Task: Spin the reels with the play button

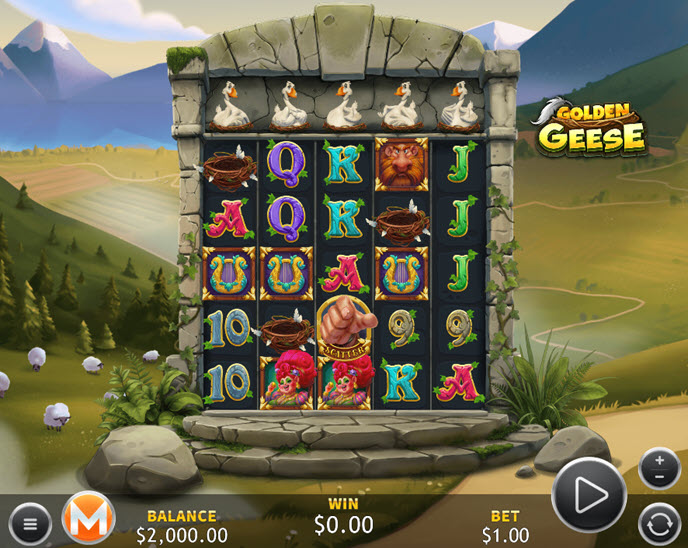Action: click(588, 494)
